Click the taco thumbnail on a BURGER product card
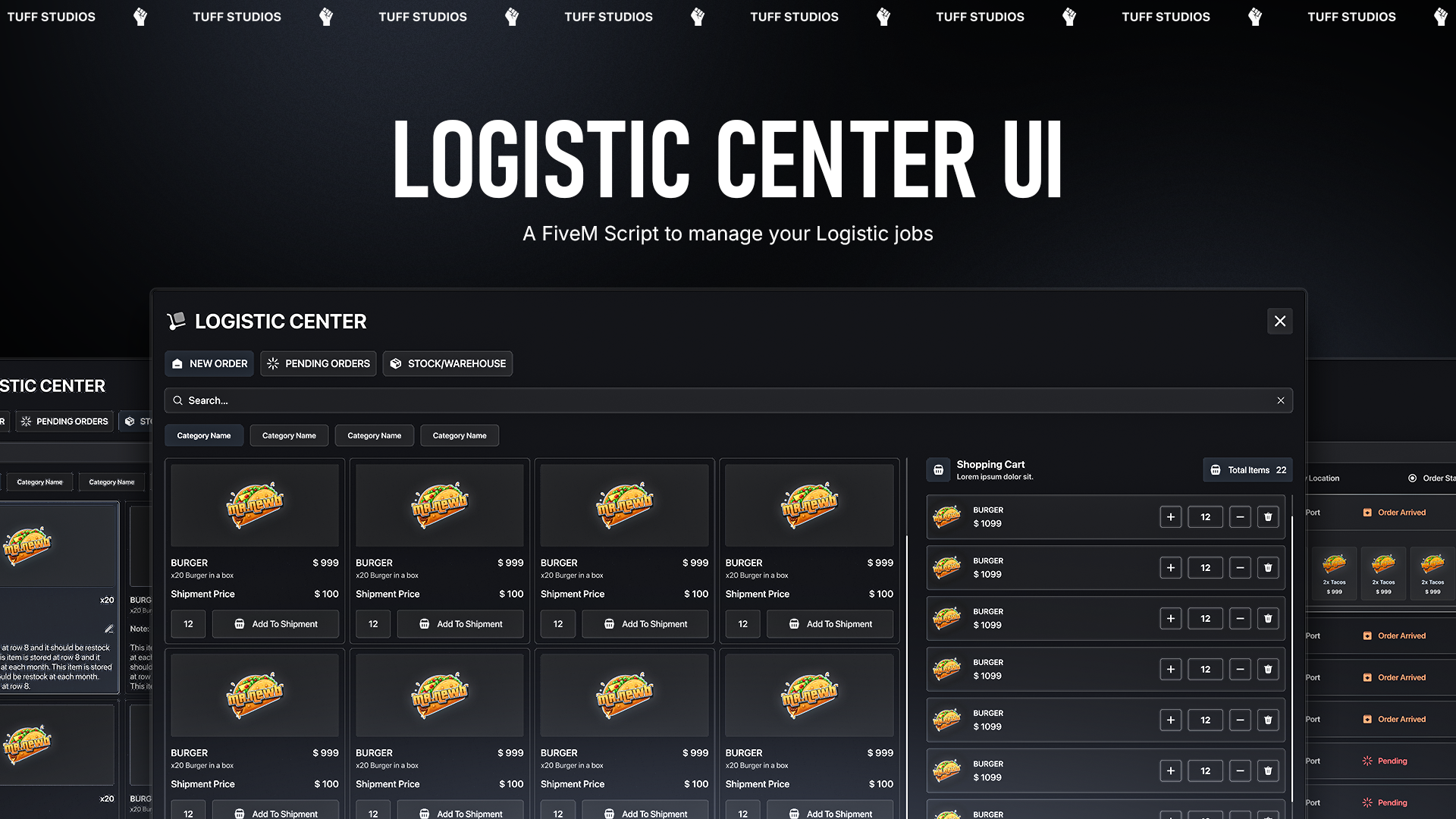This screenshot has width=1456, height=819. point(255,505)
